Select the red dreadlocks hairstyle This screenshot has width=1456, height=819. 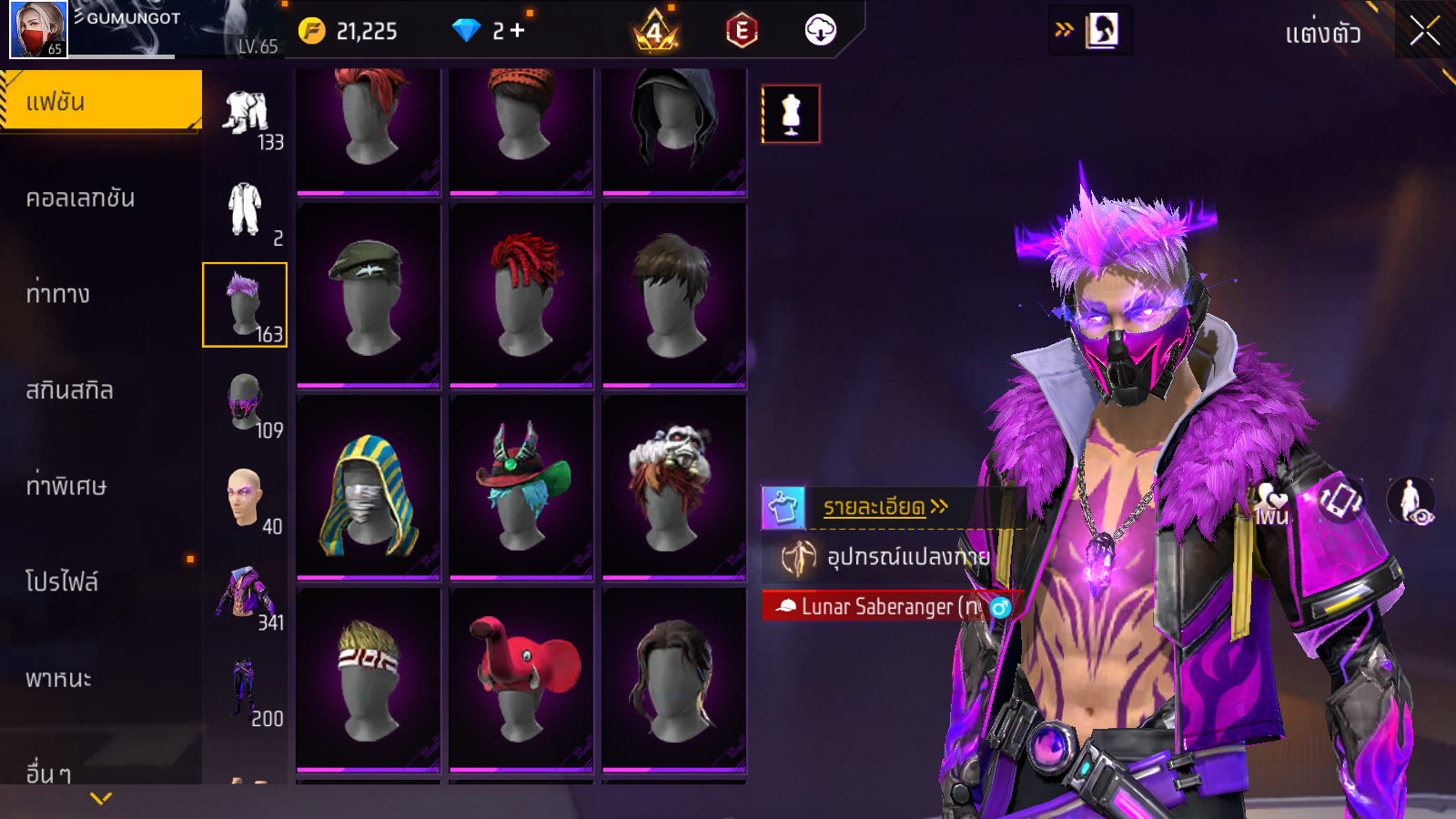point(521,295)
